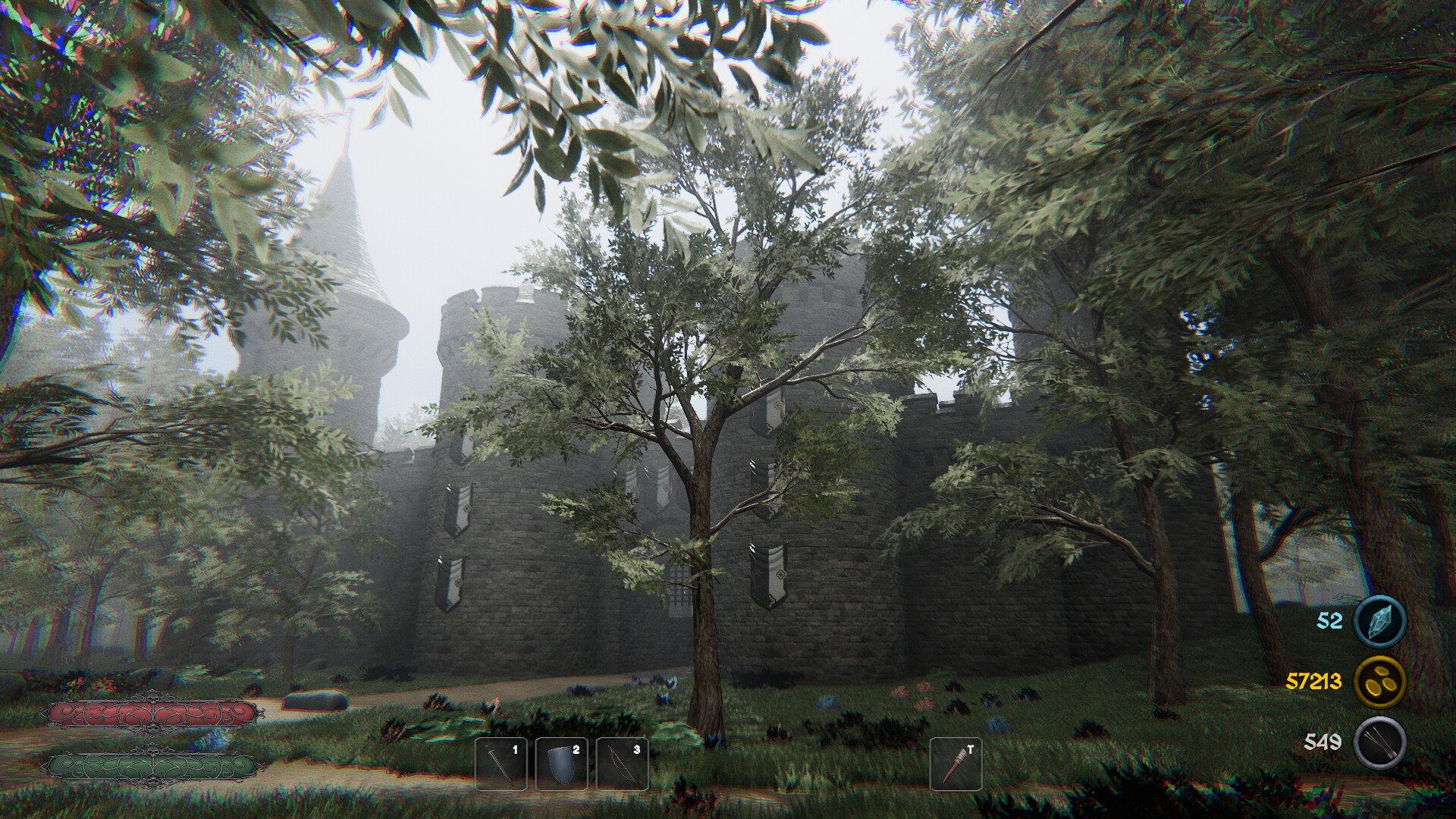
Task: Choose the bow in hotbar slot 3
Action: point(622,764)
